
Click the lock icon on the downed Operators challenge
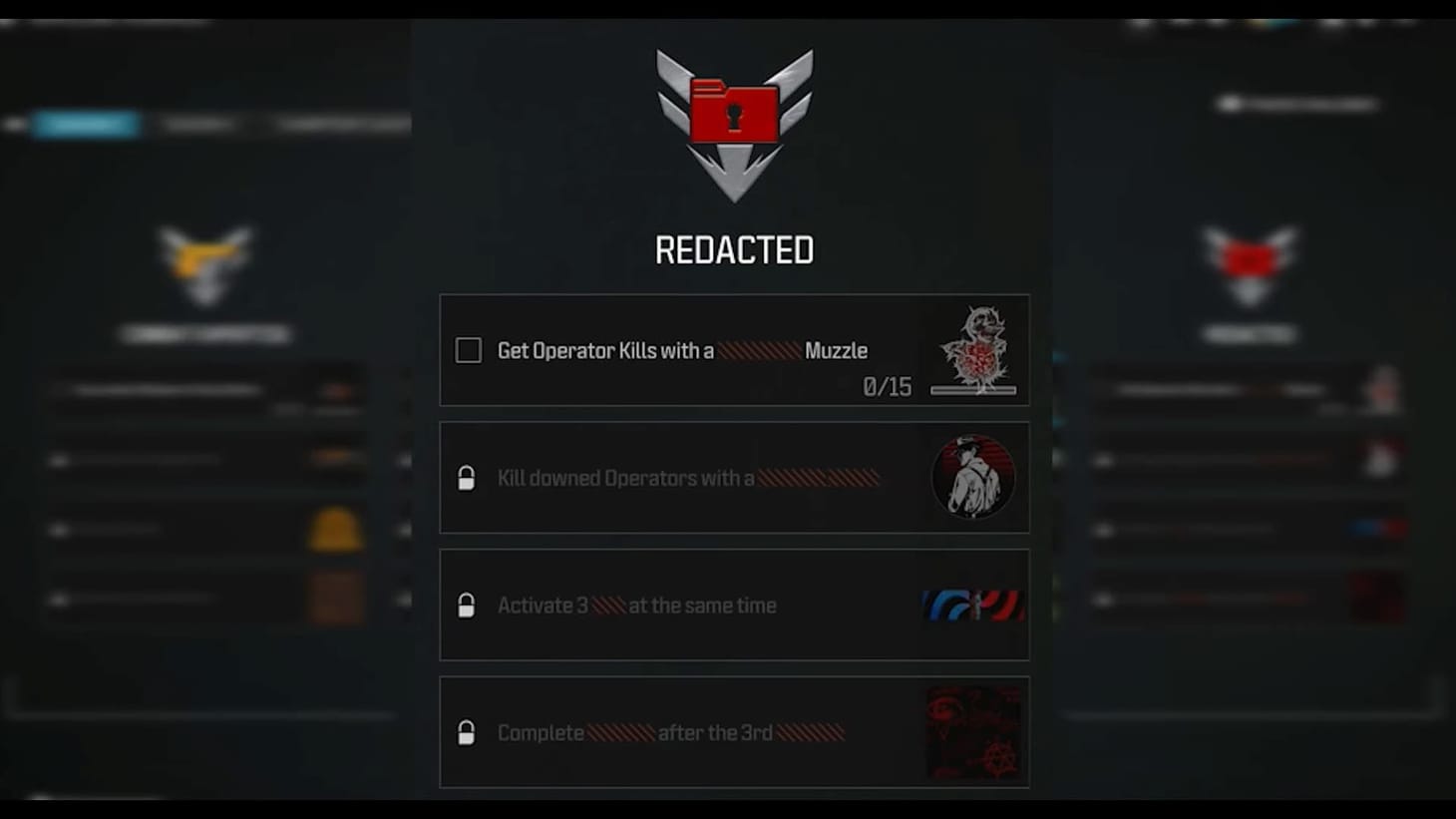(468, 477)
